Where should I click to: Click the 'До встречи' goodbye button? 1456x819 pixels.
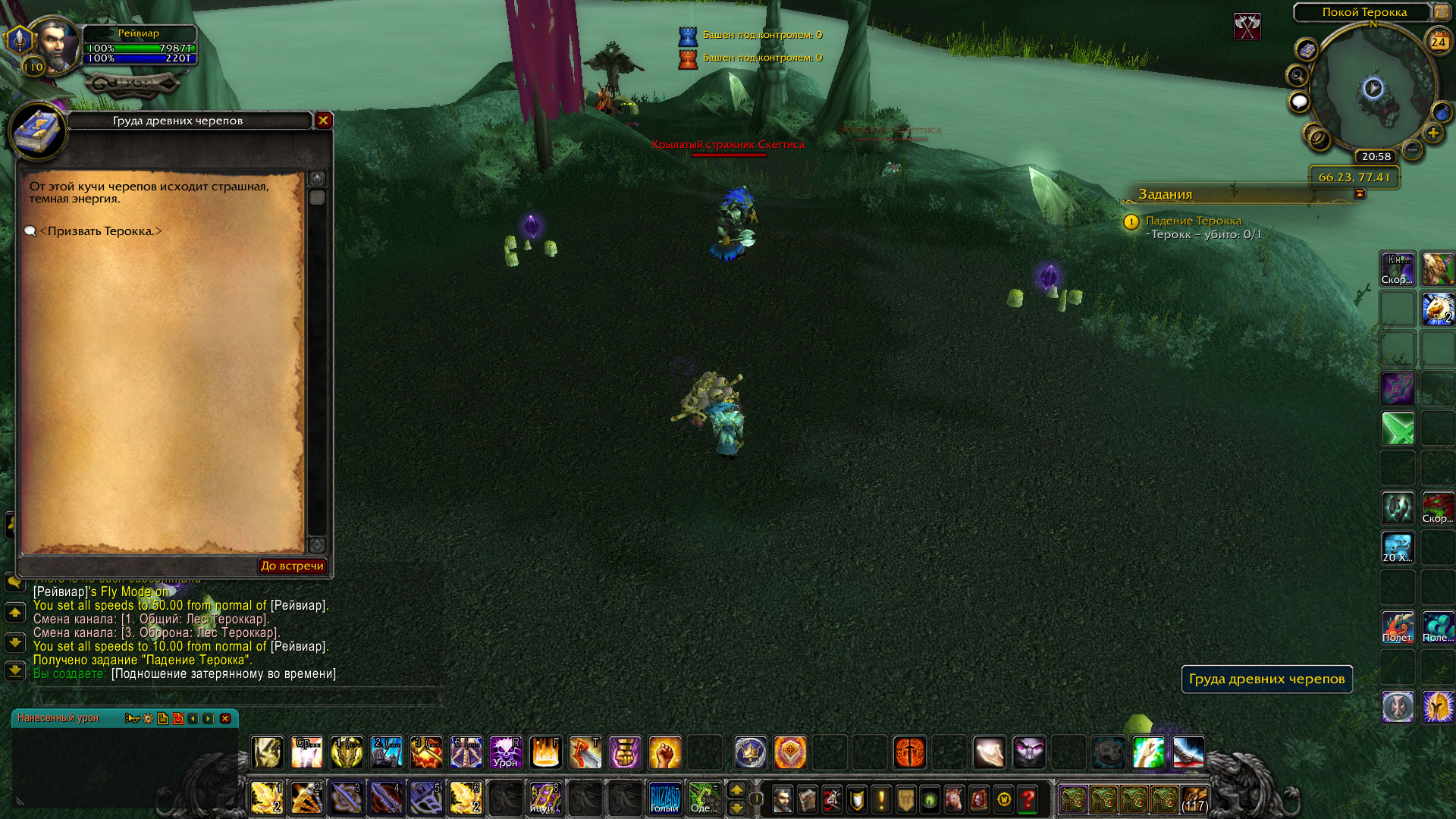click(x=292, y=566)
